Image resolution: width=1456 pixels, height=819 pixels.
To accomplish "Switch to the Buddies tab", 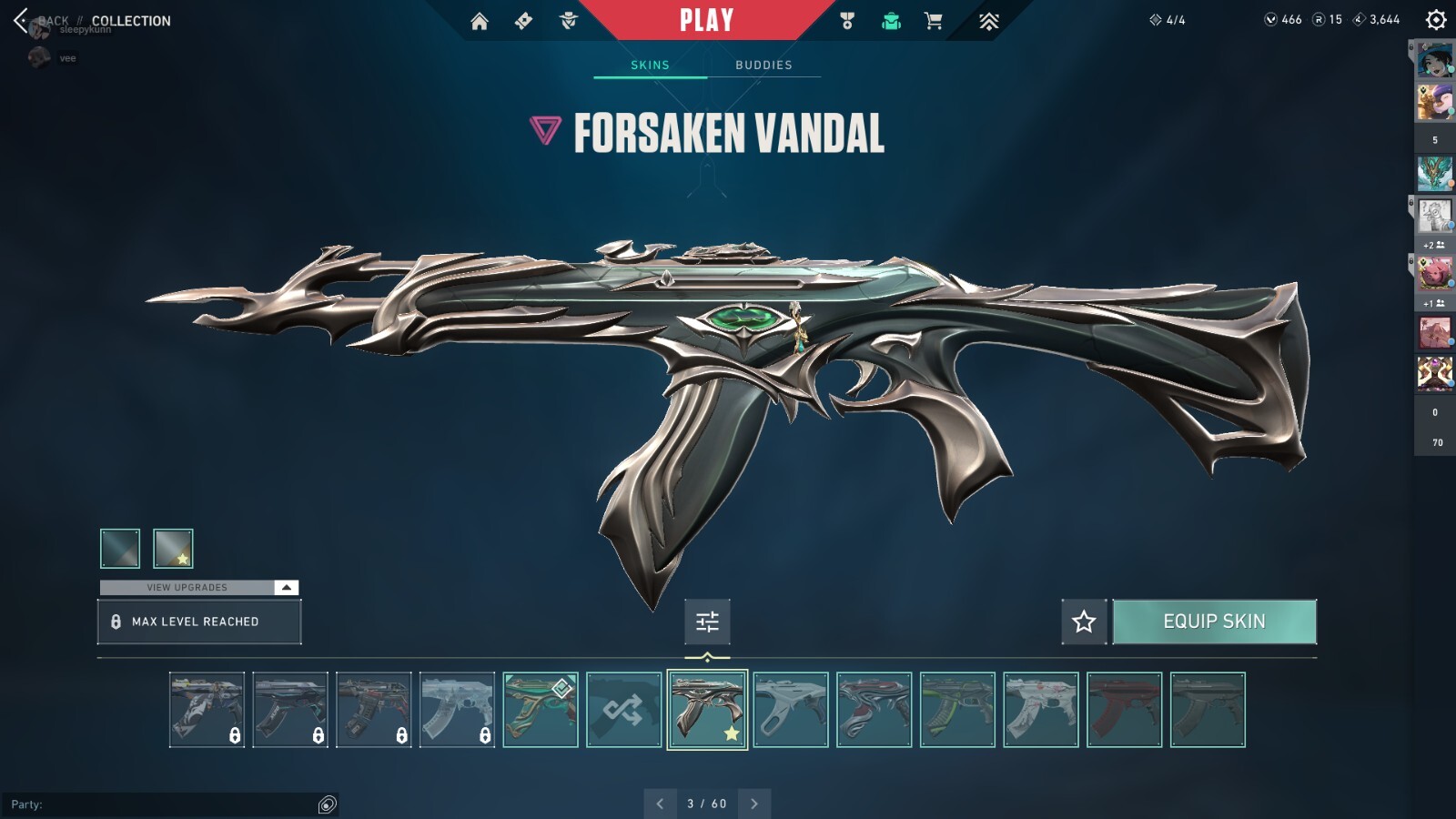I will click(x=764, y=64).
